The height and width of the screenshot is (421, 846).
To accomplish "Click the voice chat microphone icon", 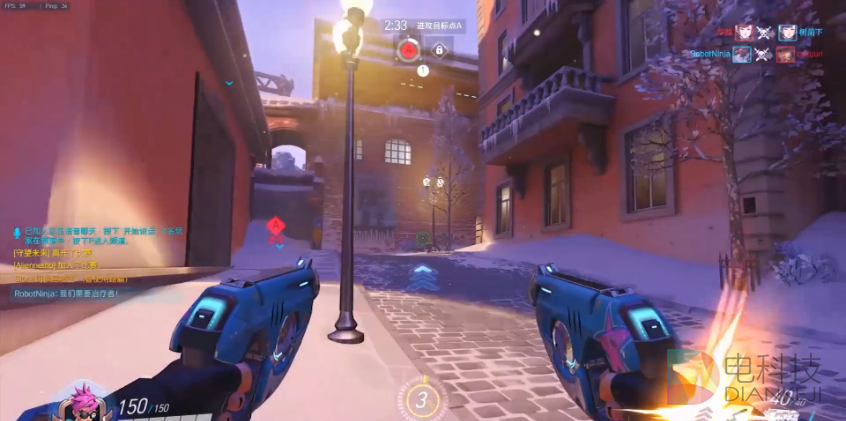I will (x=16, y=232).
